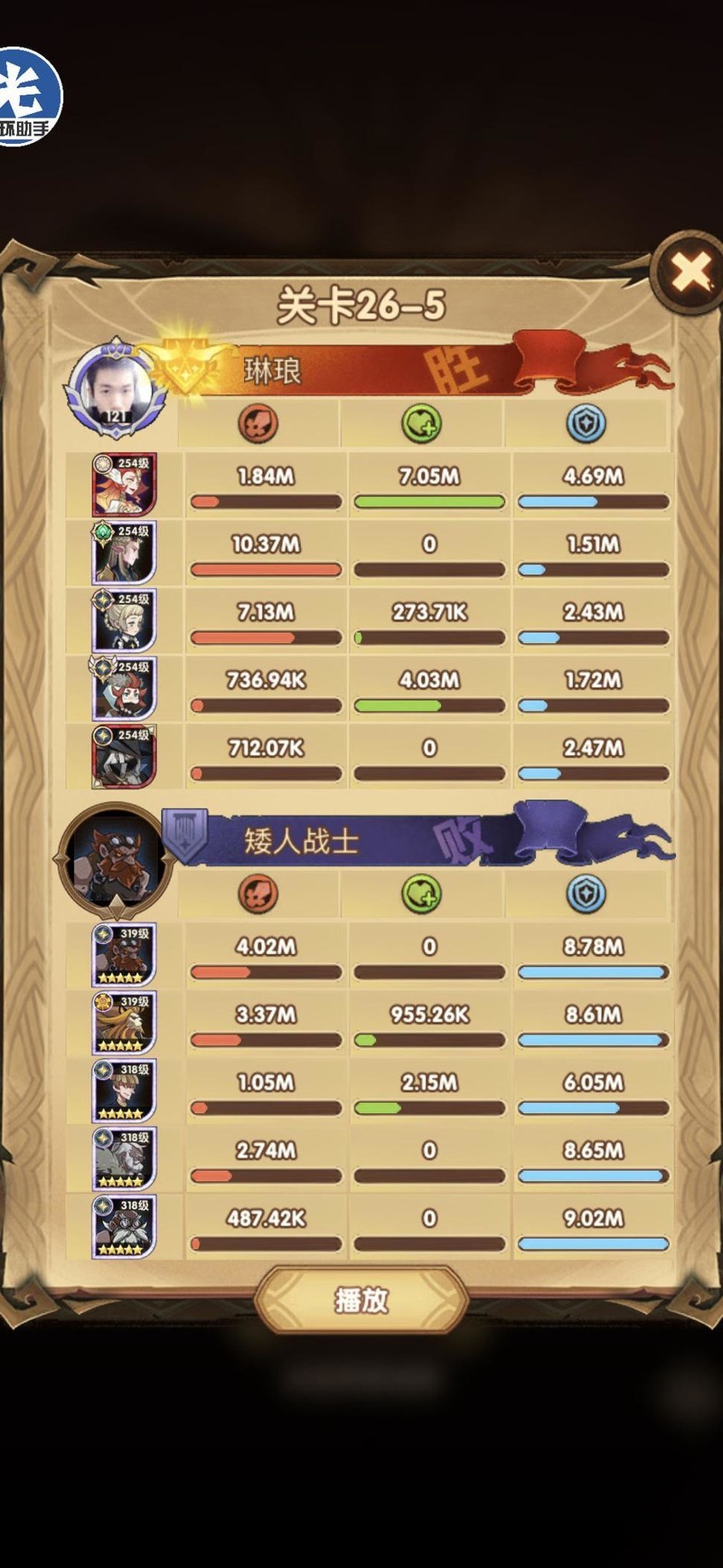
Task: Select the hero portrait with 10.37M damage
Action: (125, 553)
